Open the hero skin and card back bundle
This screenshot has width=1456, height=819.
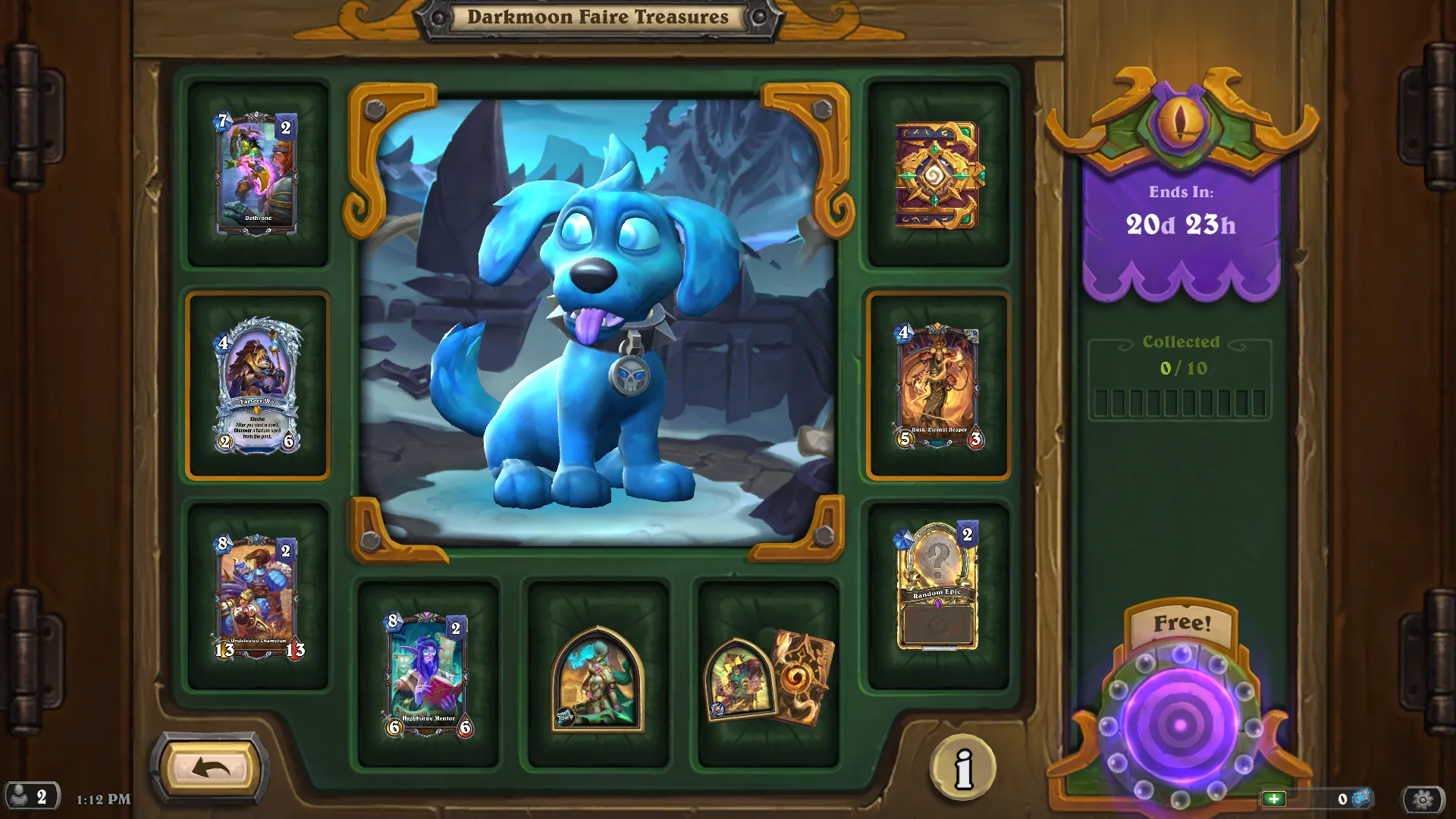769,677
